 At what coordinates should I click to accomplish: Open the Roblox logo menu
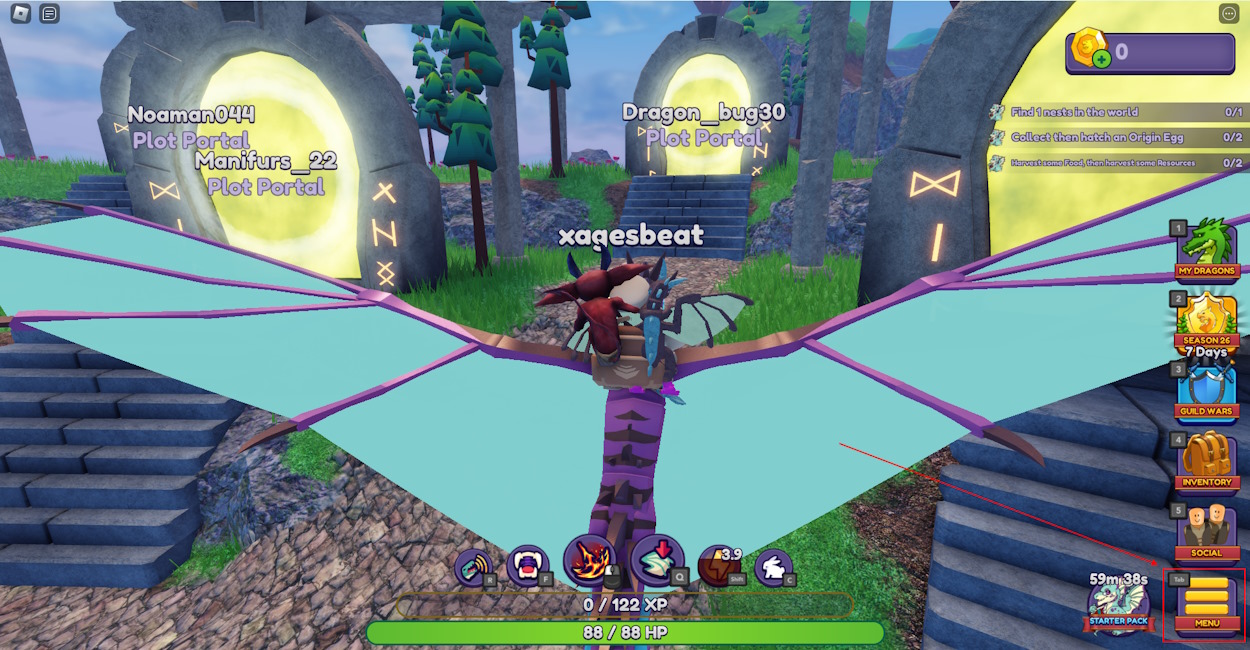pyautogui.click(x=20, y=14)
